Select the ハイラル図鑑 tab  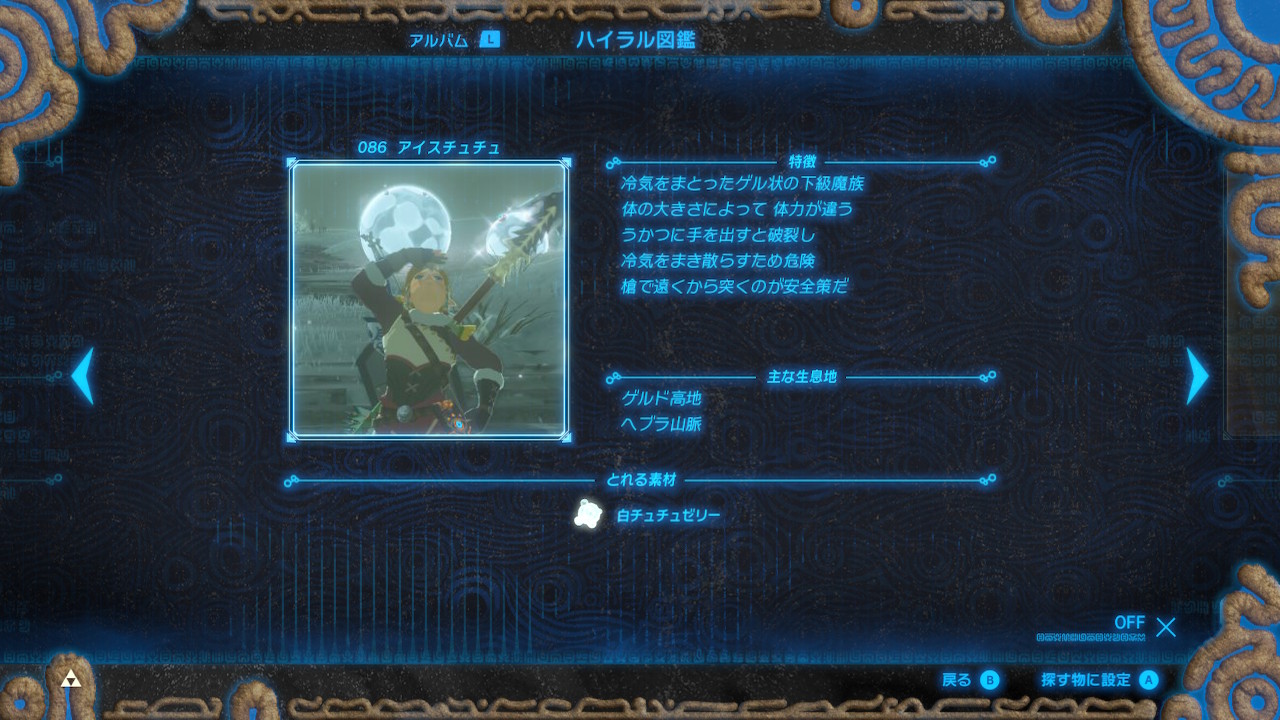point(635,40)
